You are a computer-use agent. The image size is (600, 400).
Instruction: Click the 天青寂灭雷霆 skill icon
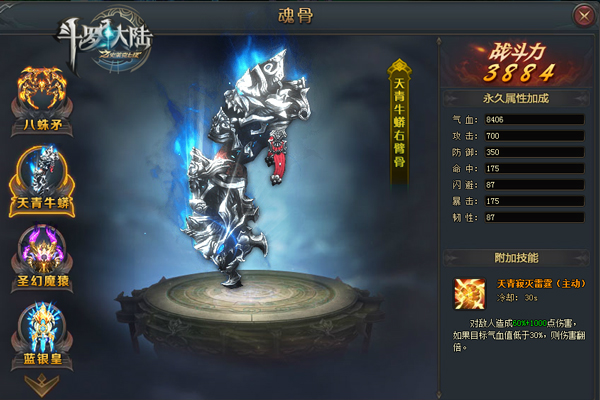468,293
